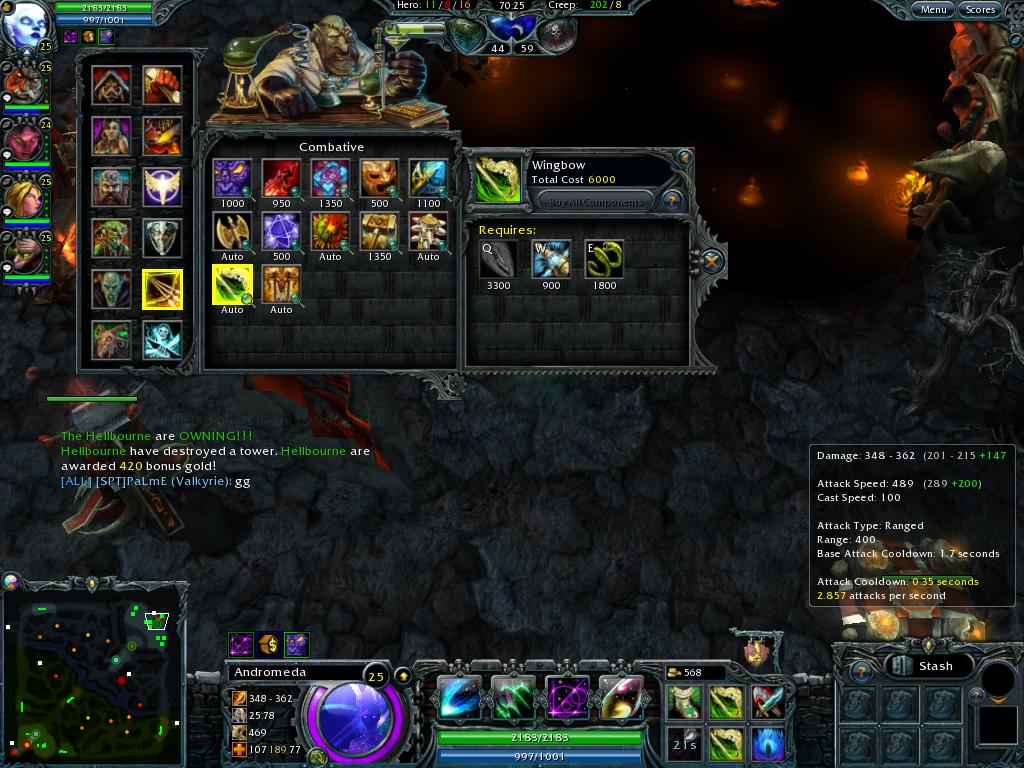
Task: Open the Menu button
Action: click(x=933, y=10)
